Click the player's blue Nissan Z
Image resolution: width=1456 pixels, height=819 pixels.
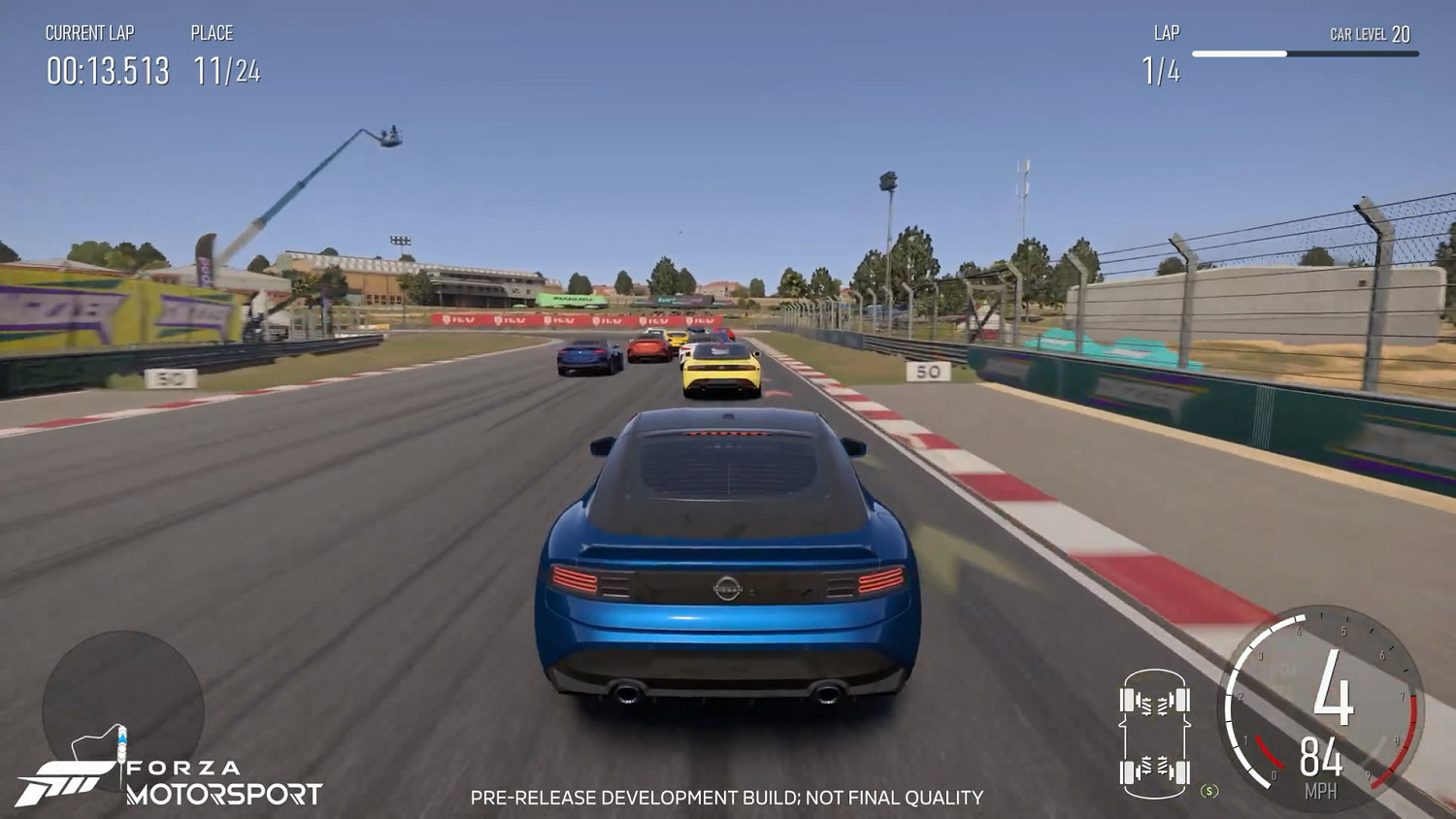[726, 563]
